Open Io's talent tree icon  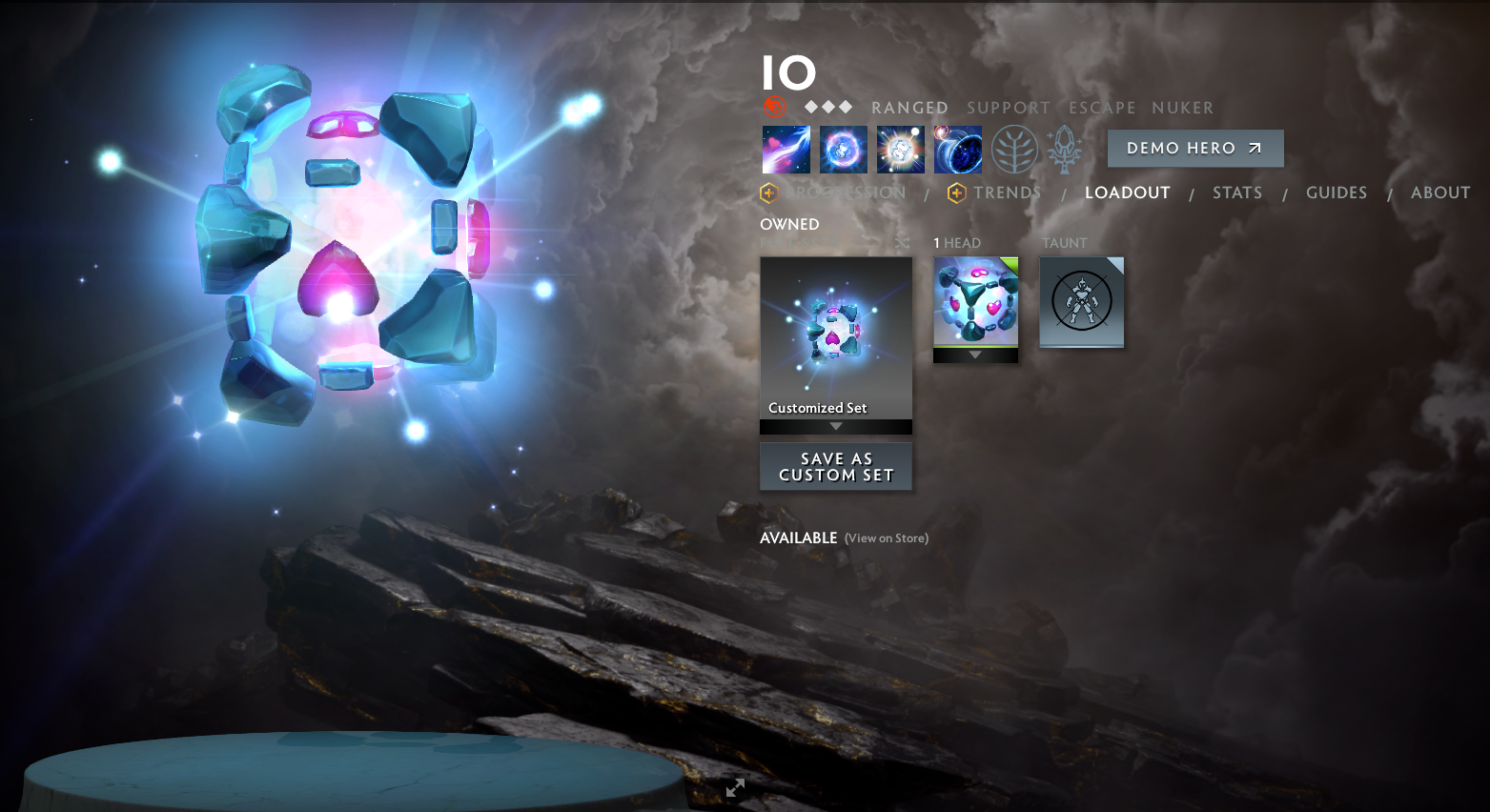pos(1013,149)
